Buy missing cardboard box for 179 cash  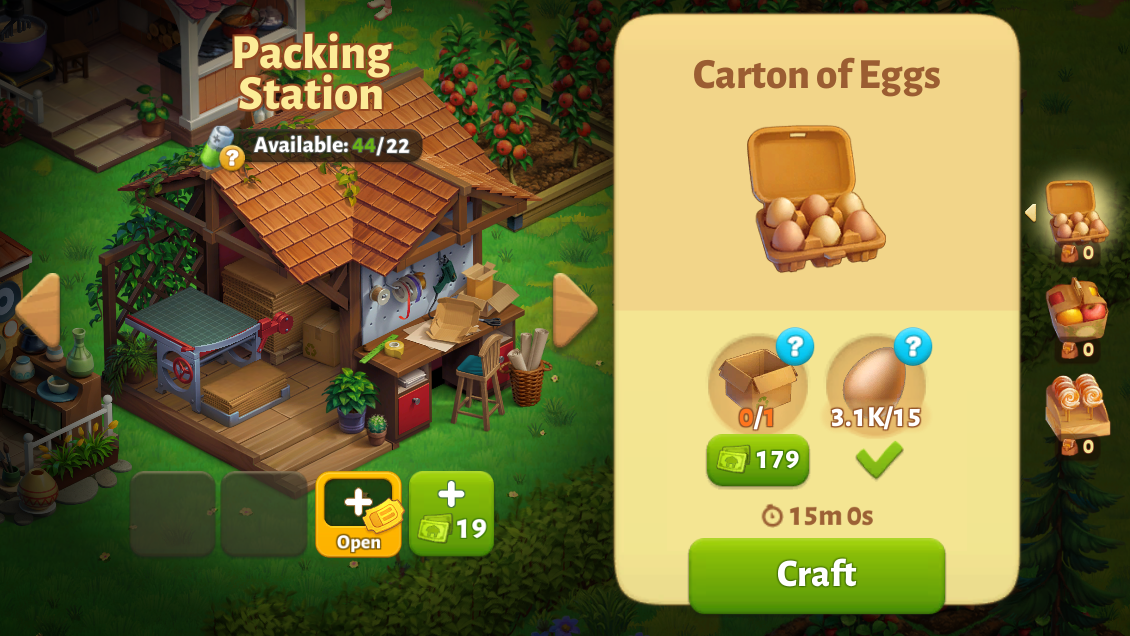pyautogui.click(x=758, y=460)
